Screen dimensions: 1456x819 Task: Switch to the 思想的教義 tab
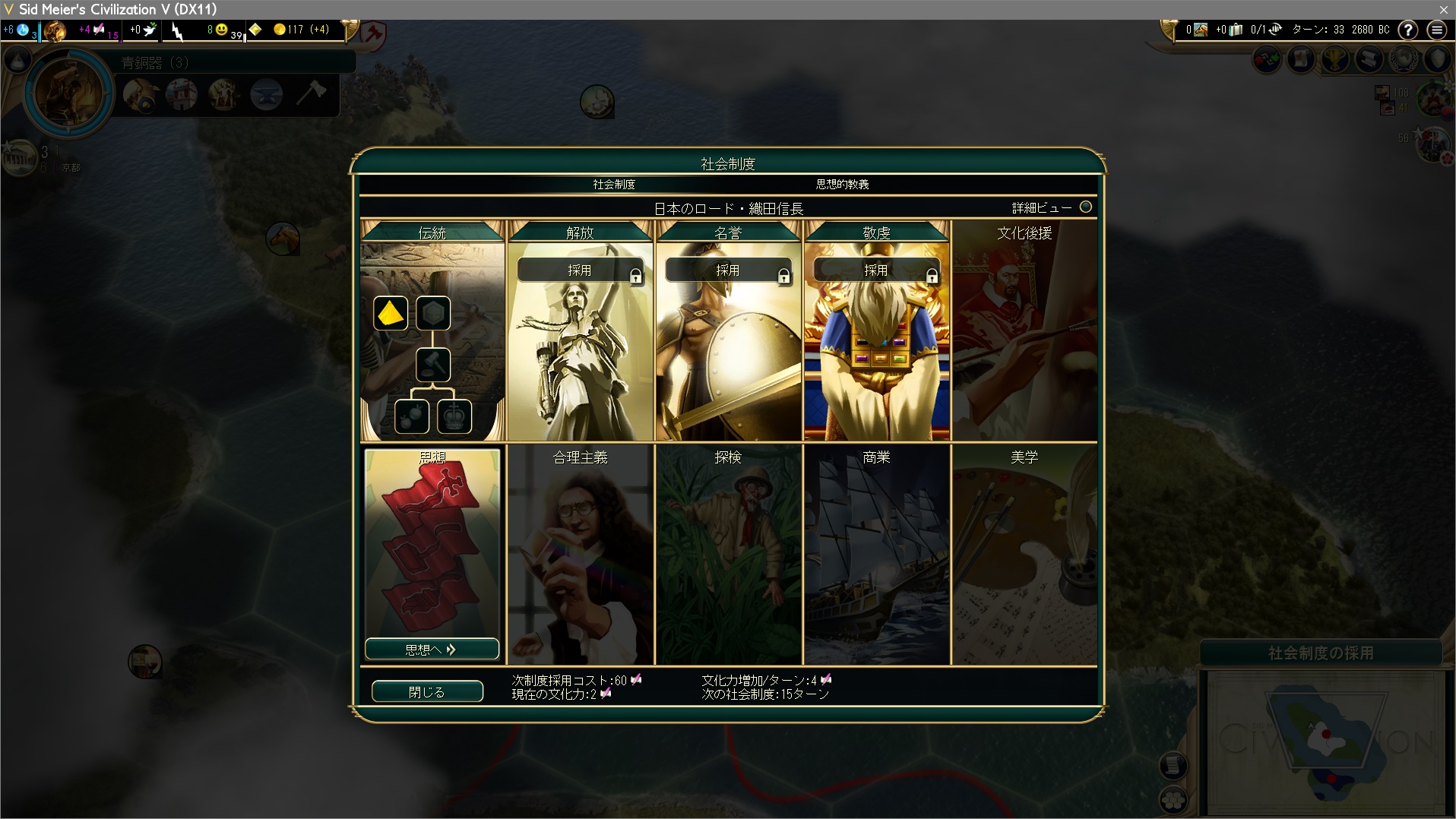[842, 184]
